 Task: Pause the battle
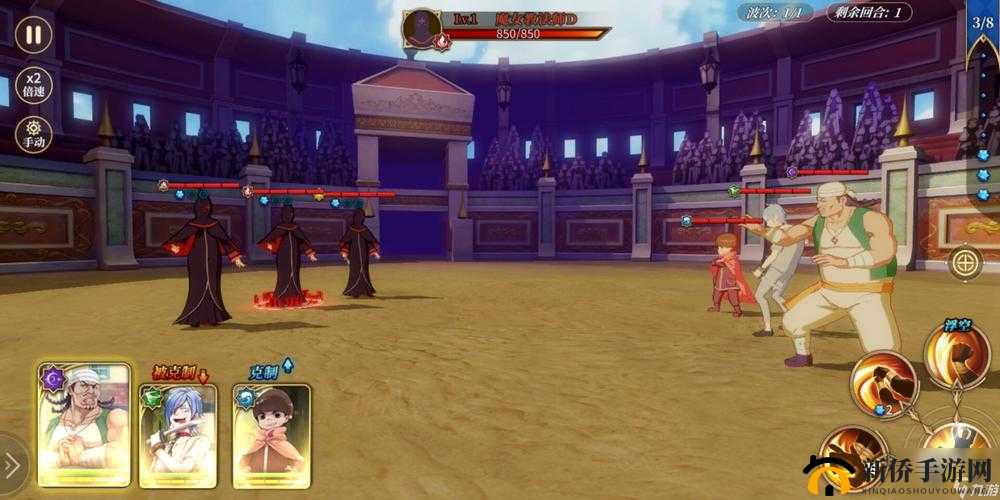tap(34, 35)
